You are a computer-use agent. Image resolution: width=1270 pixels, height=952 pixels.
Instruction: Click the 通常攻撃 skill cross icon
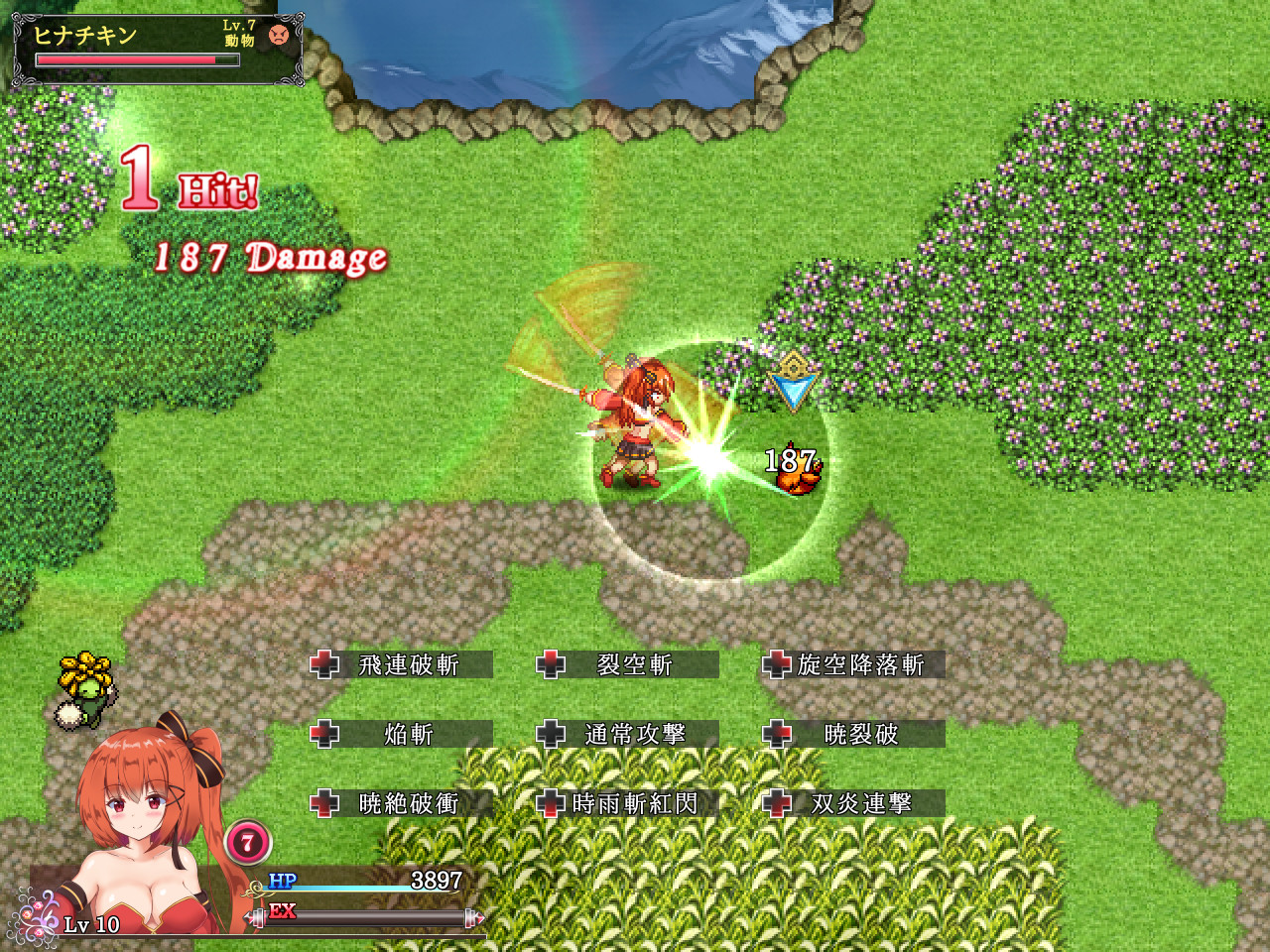click(x=551, y=735)
